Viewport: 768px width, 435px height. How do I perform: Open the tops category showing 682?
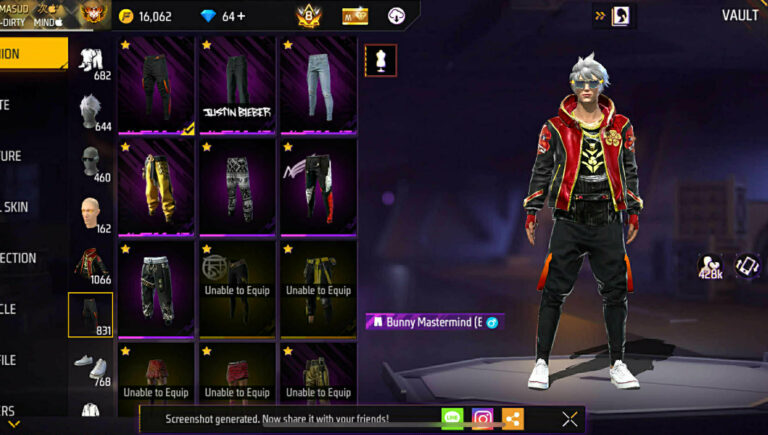[x=92, y=60]
